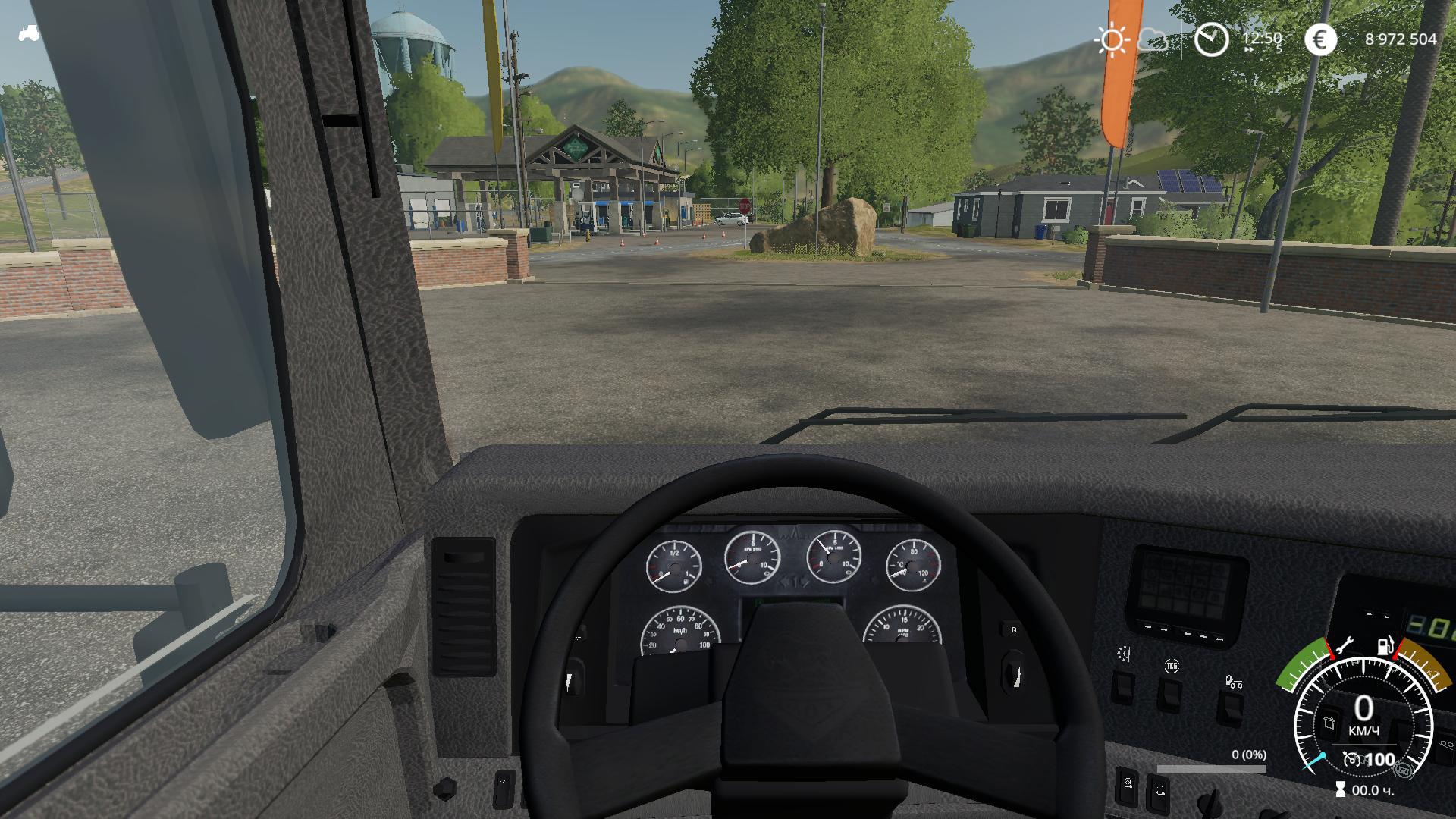Screen dimensions: 1456x819
Task: Select the wrench damage indicator icon
Action: coord(1345,646)
